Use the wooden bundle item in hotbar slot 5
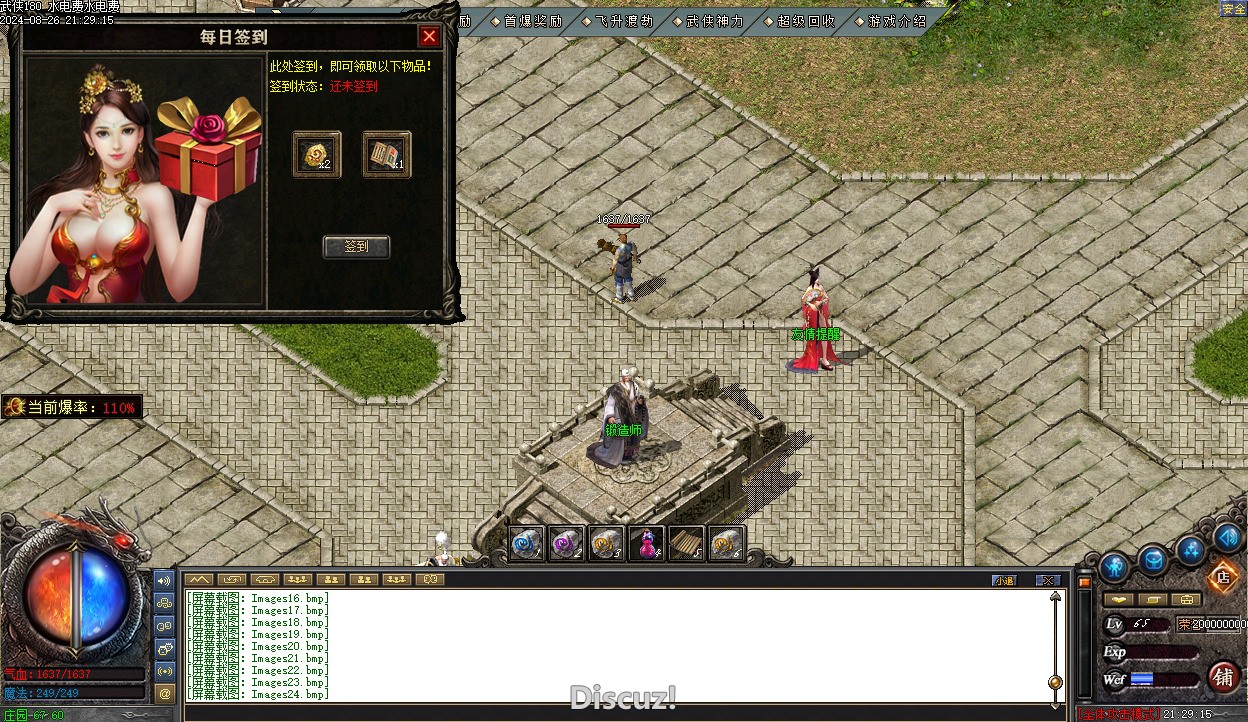This screenshot has width=1248, height=722. pyautogui.click(x=687, y=543)
